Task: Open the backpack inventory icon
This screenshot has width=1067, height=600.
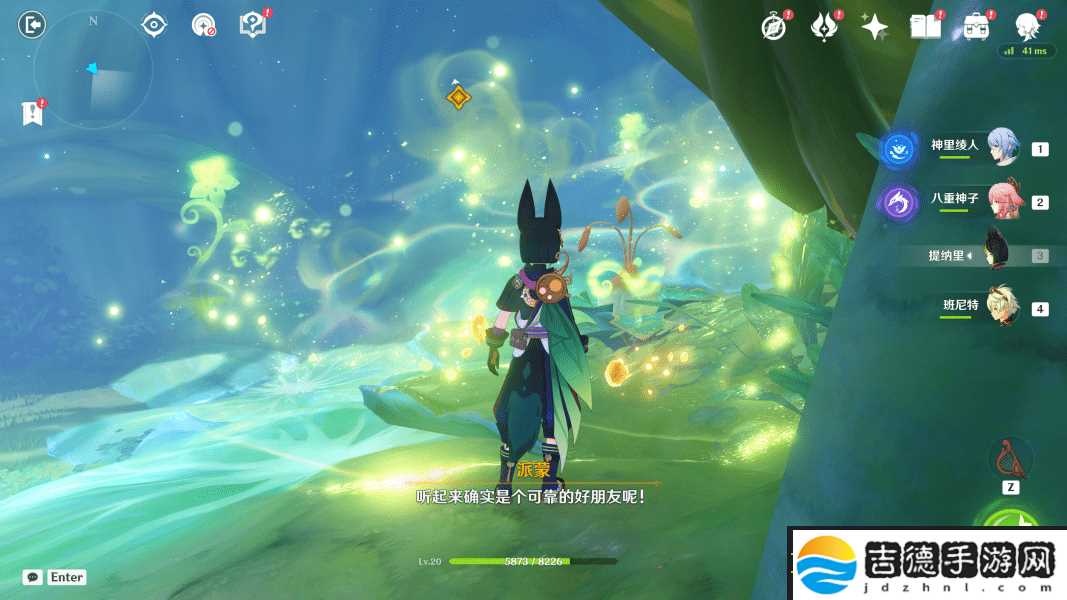Action: point(976,27)
